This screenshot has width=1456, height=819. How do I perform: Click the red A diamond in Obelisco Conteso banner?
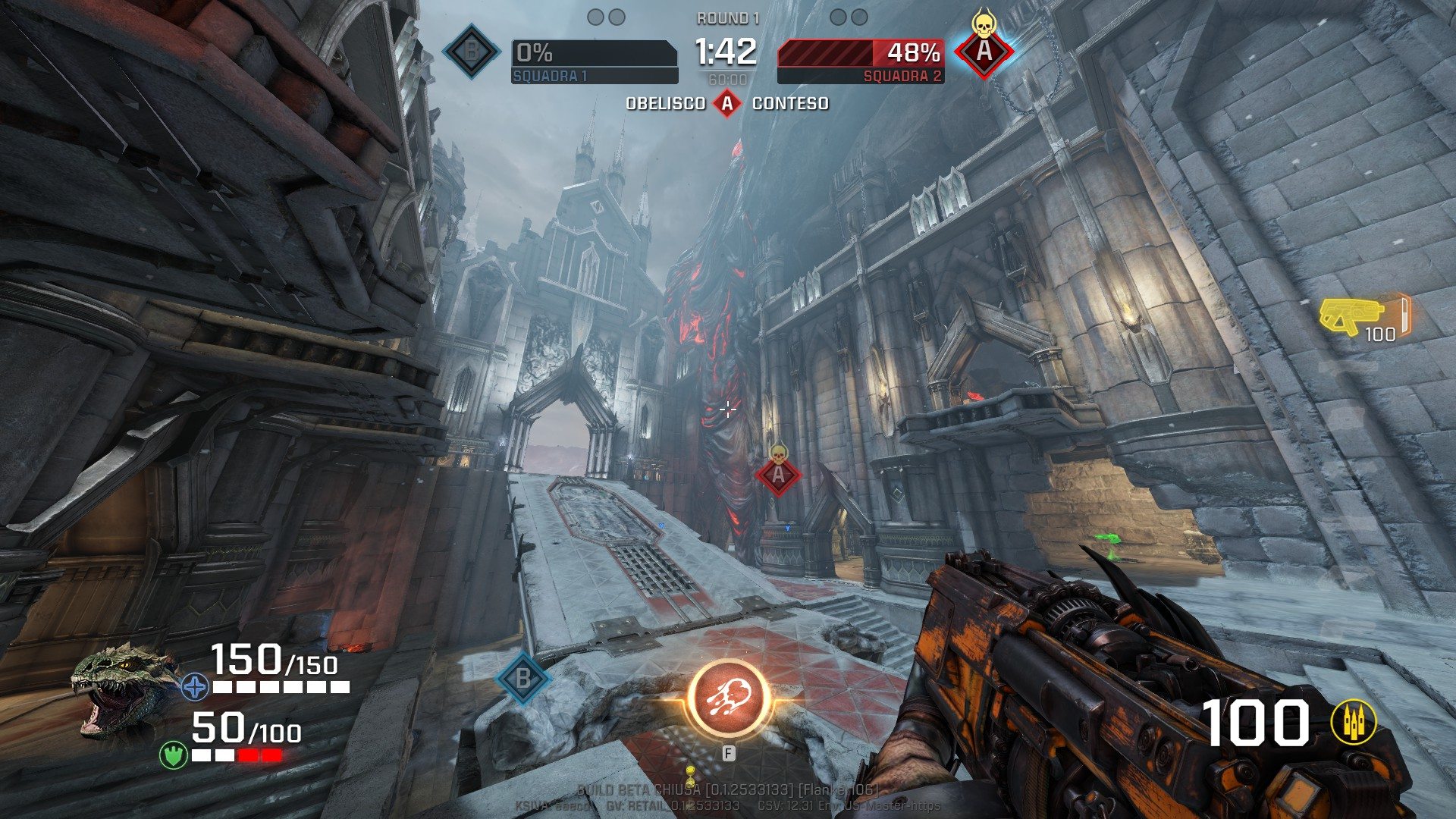[x=727, y=103]
